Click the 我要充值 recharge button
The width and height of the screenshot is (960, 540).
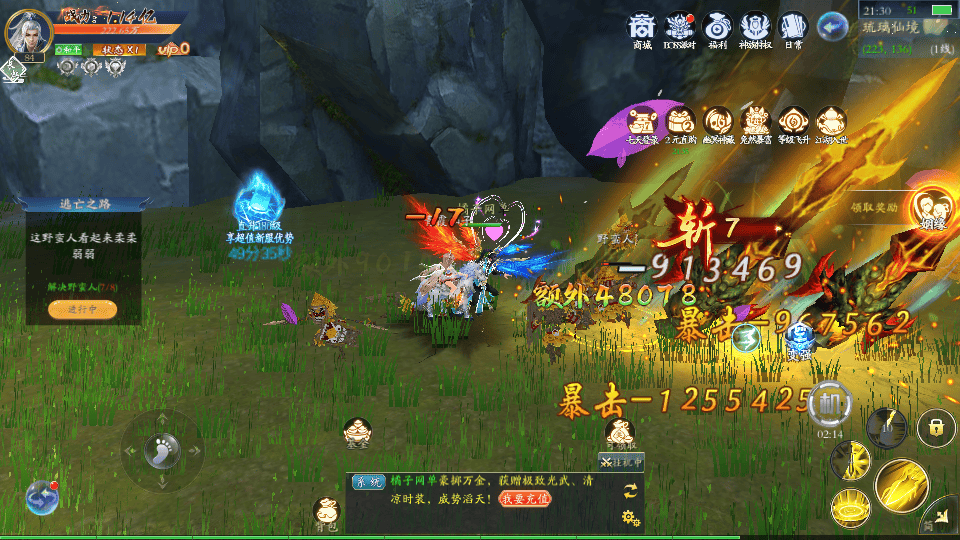tap(523, 498)
